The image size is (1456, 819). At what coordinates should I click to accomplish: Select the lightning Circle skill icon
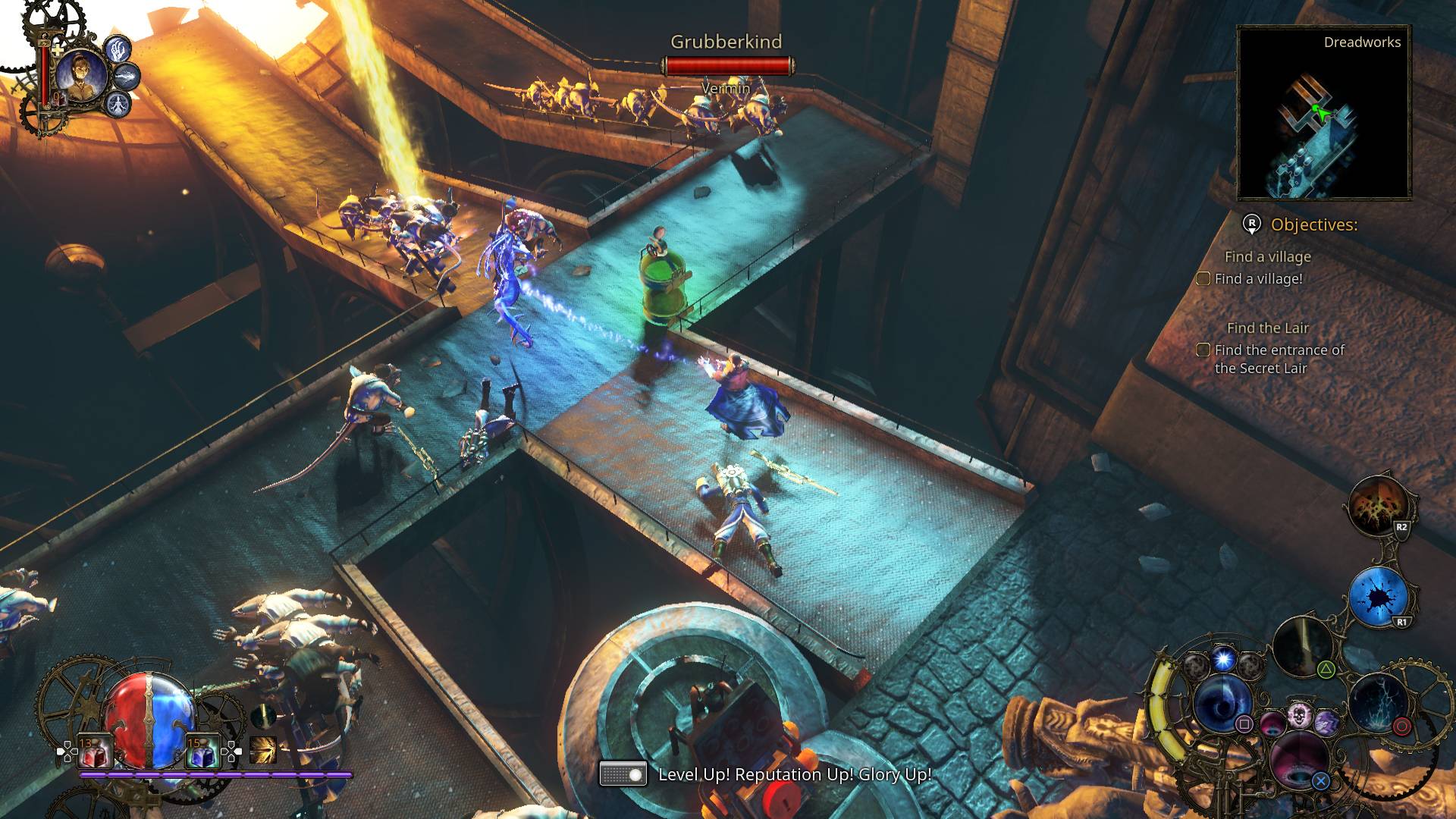(1378, 704)
